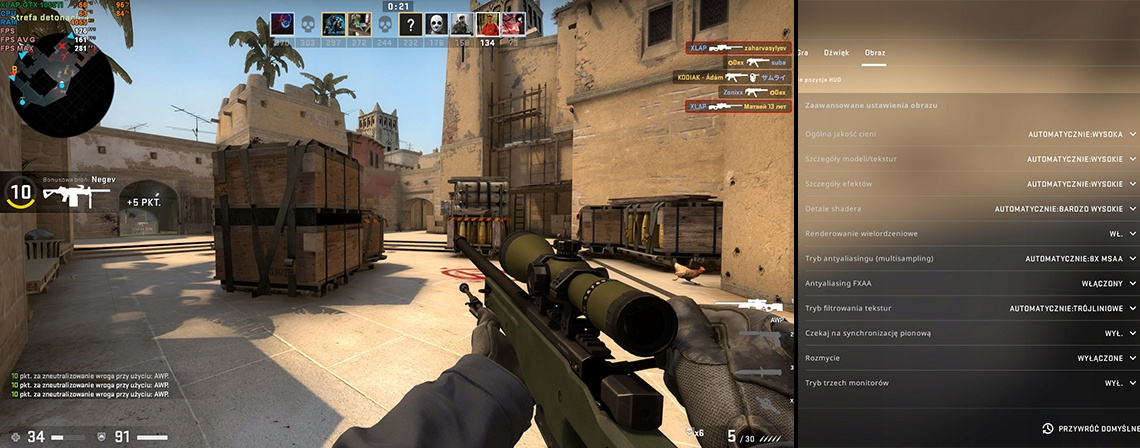
Task: Toggle Renderowanie wielordzeniowe option
Action: (1121, 234)
